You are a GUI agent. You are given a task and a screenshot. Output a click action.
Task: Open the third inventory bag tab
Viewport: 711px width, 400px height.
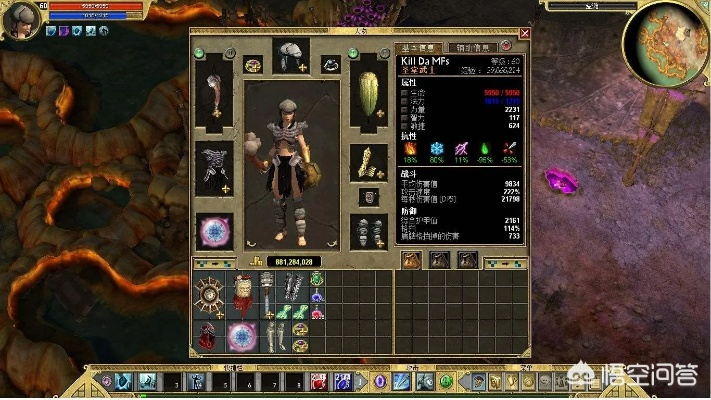tap(467, 261)
